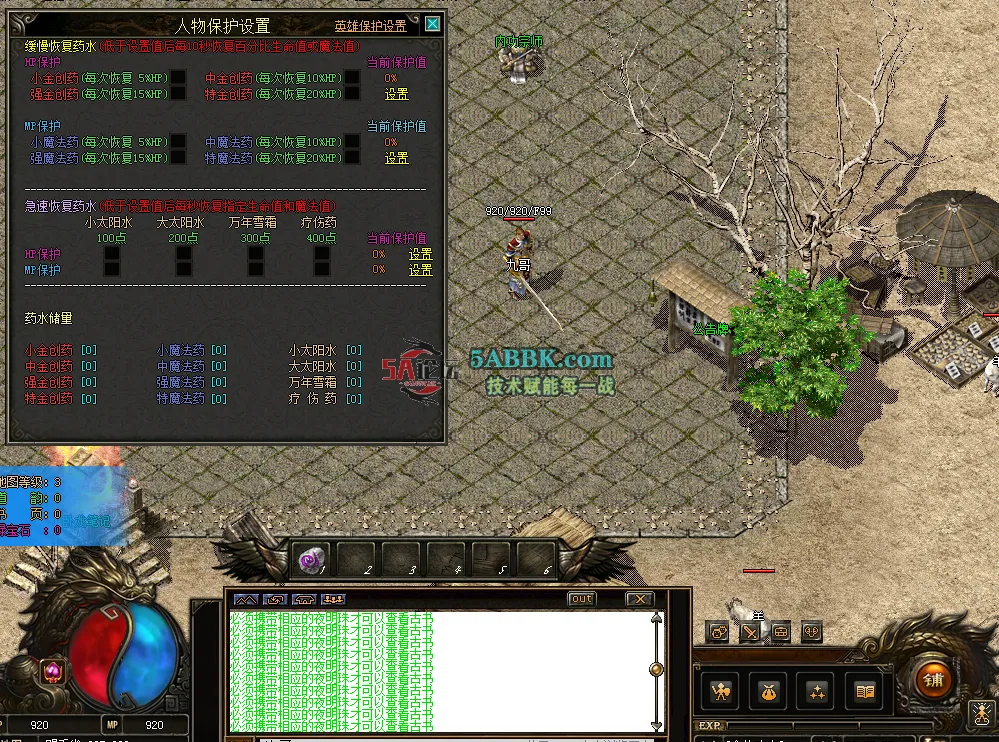
Task: Click the chat window's "out" button
Action: click(581, 599)
